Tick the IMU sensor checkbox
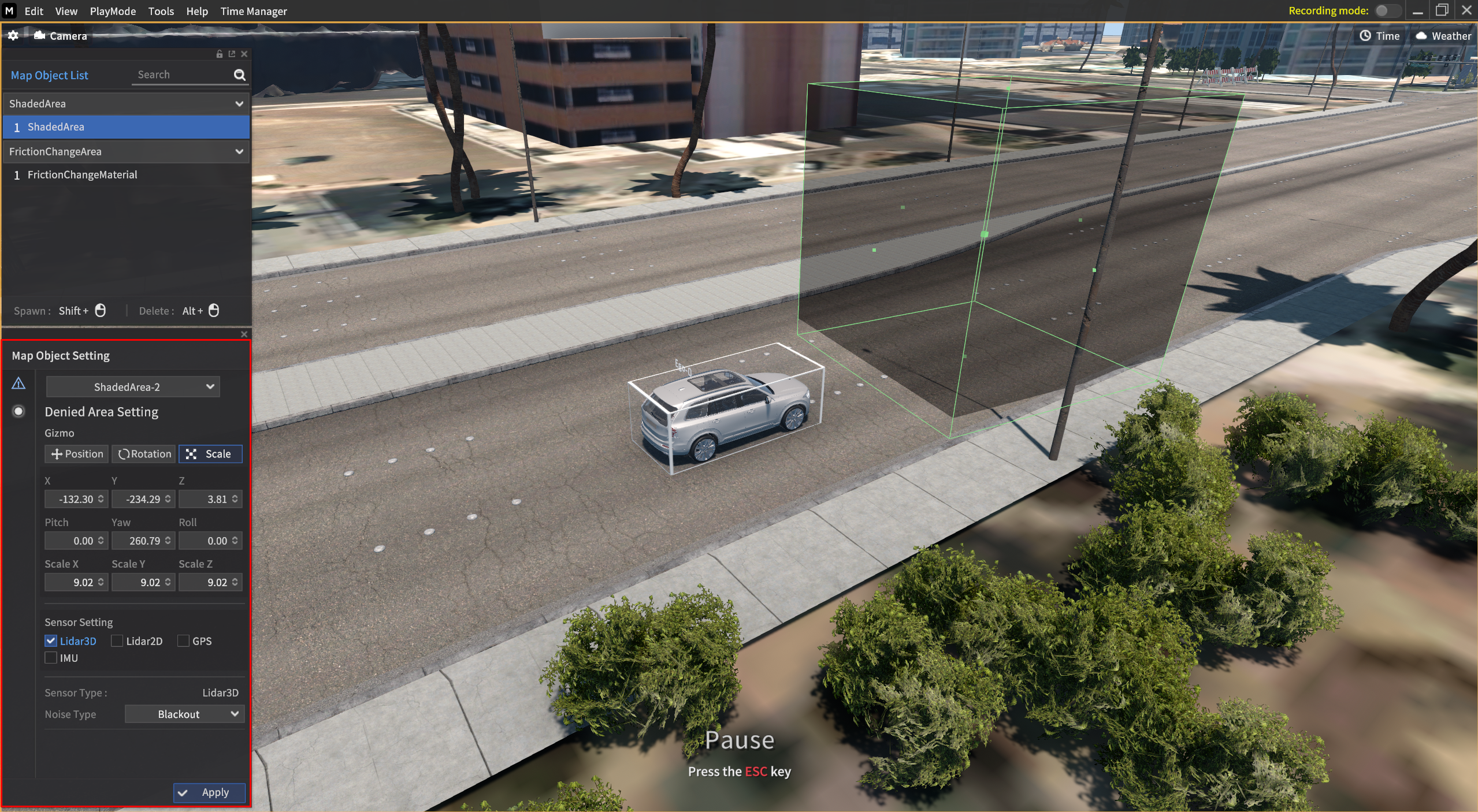This screenshot has width=1478, height=812. [51, 658]
